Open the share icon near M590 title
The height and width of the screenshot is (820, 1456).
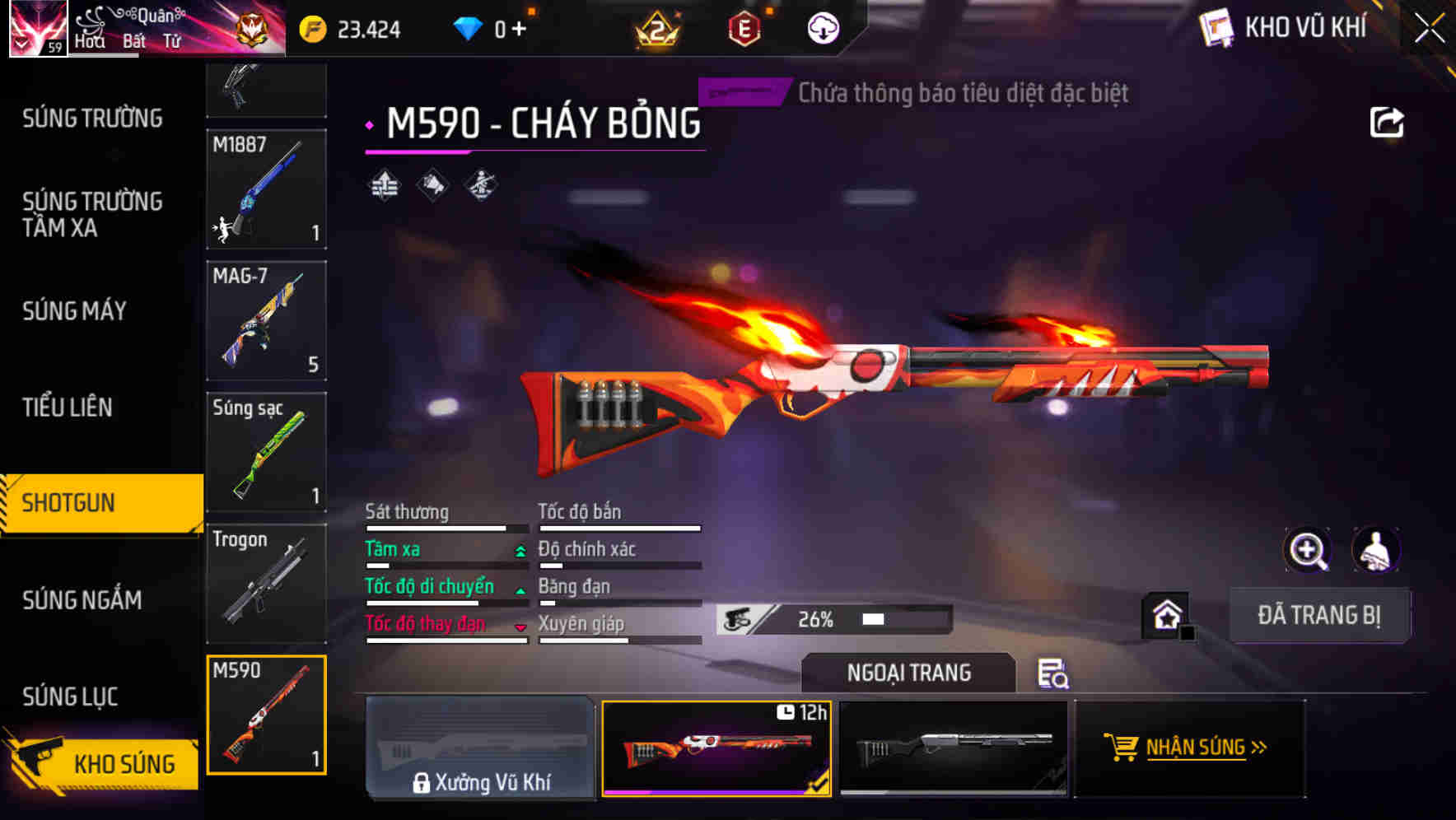tap(1388, 121)
